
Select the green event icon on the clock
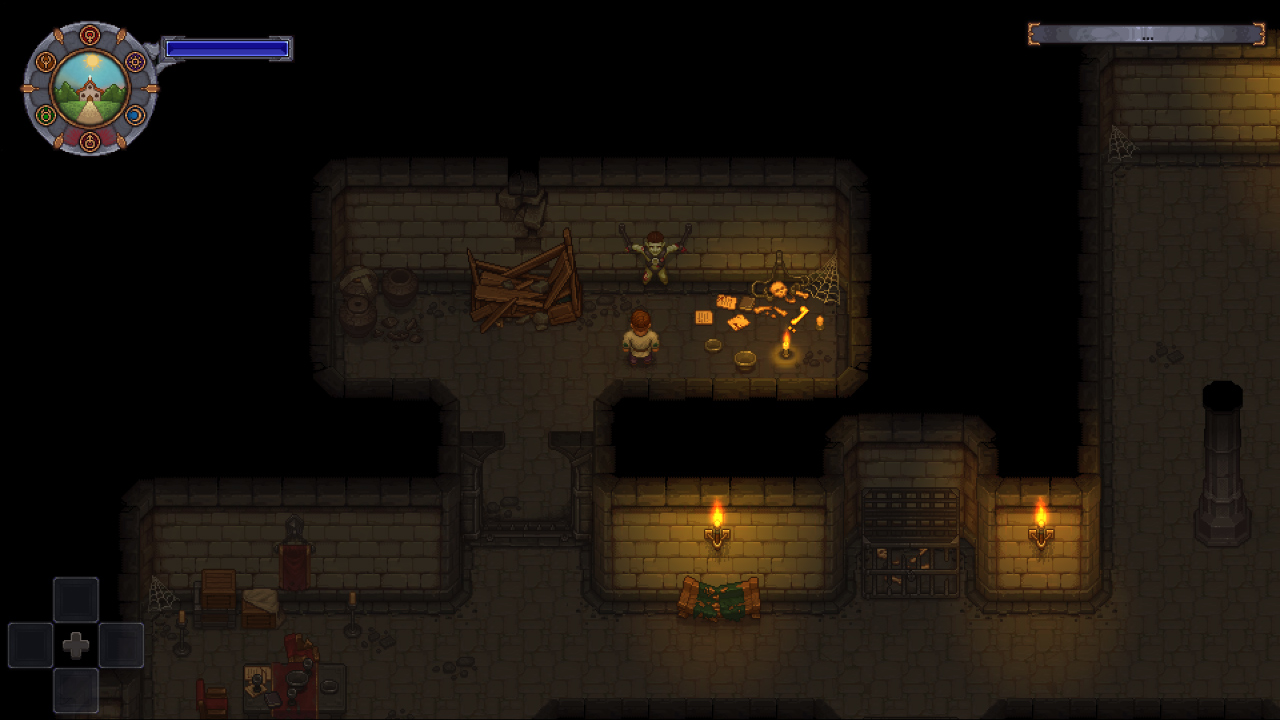[x=46, y=114]
